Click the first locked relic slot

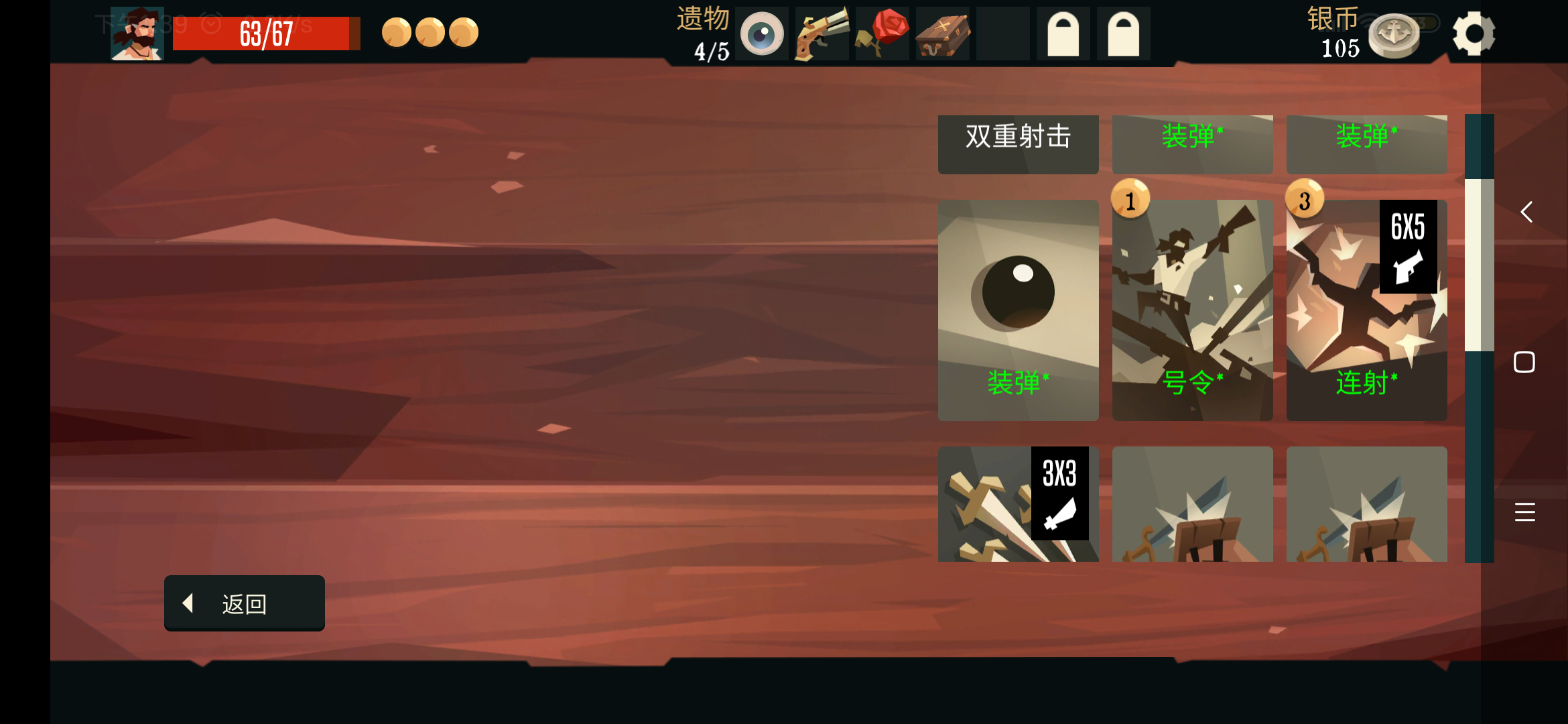pos(1063,32)
